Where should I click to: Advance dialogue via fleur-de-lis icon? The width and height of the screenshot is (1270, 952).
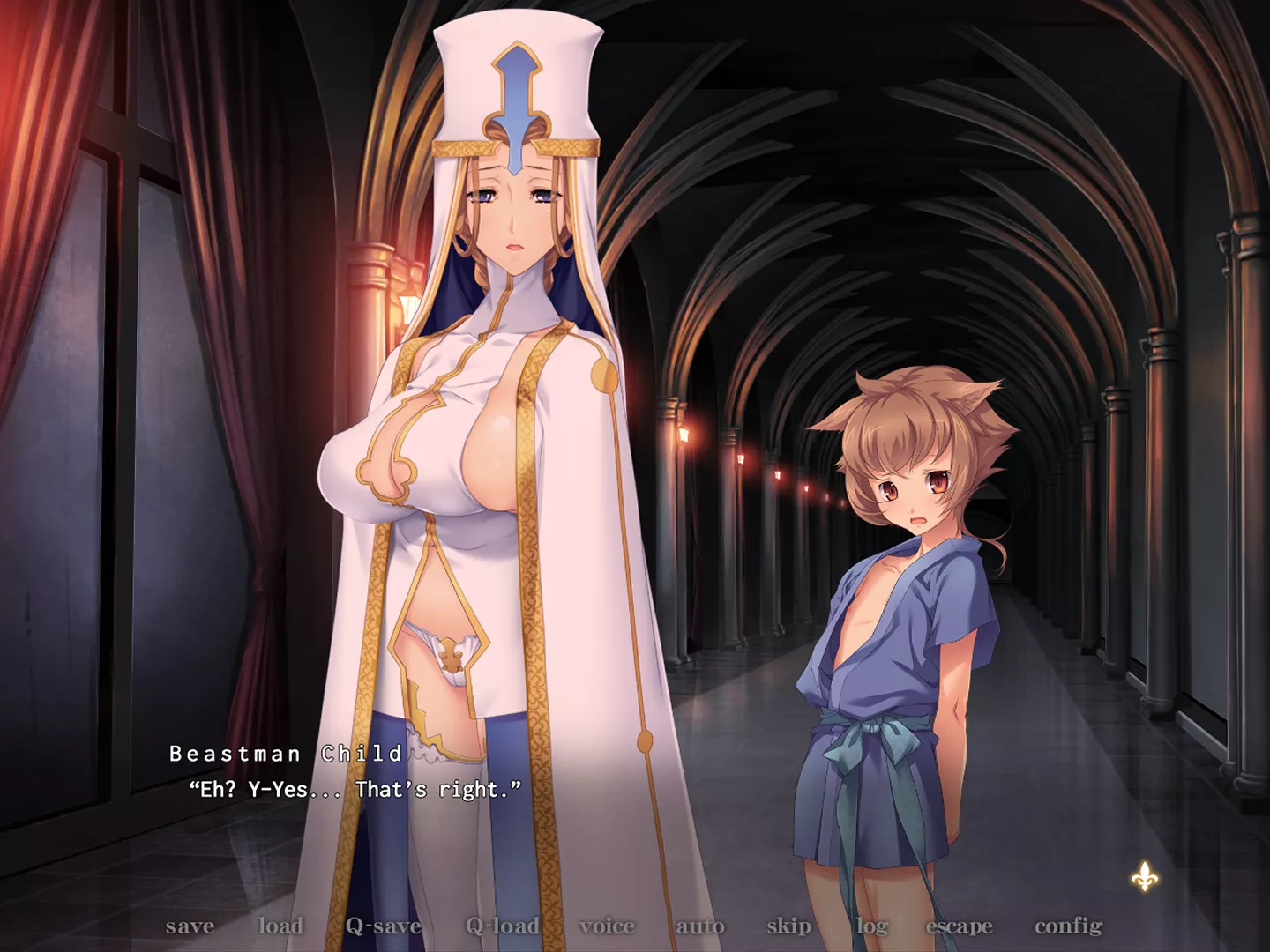pyautogui.click(x=1145, y=877)
